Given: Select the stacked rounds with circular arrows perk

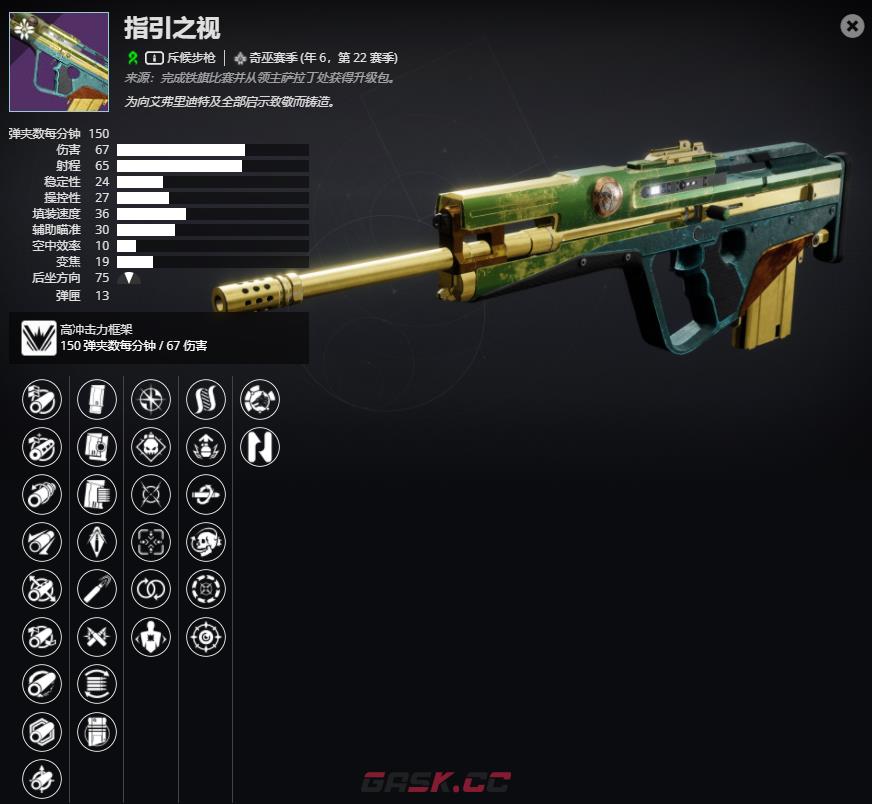Looking at the screenshot, I should [x=97, y=684].
